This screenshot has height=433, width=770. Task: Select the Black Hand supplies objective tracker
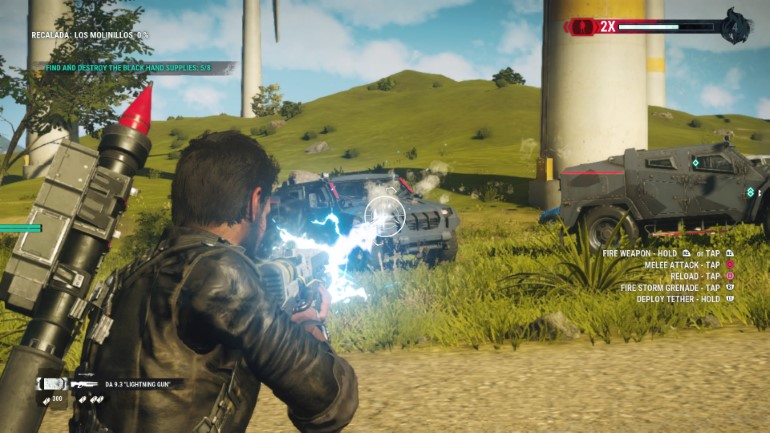tap(133, 68)
